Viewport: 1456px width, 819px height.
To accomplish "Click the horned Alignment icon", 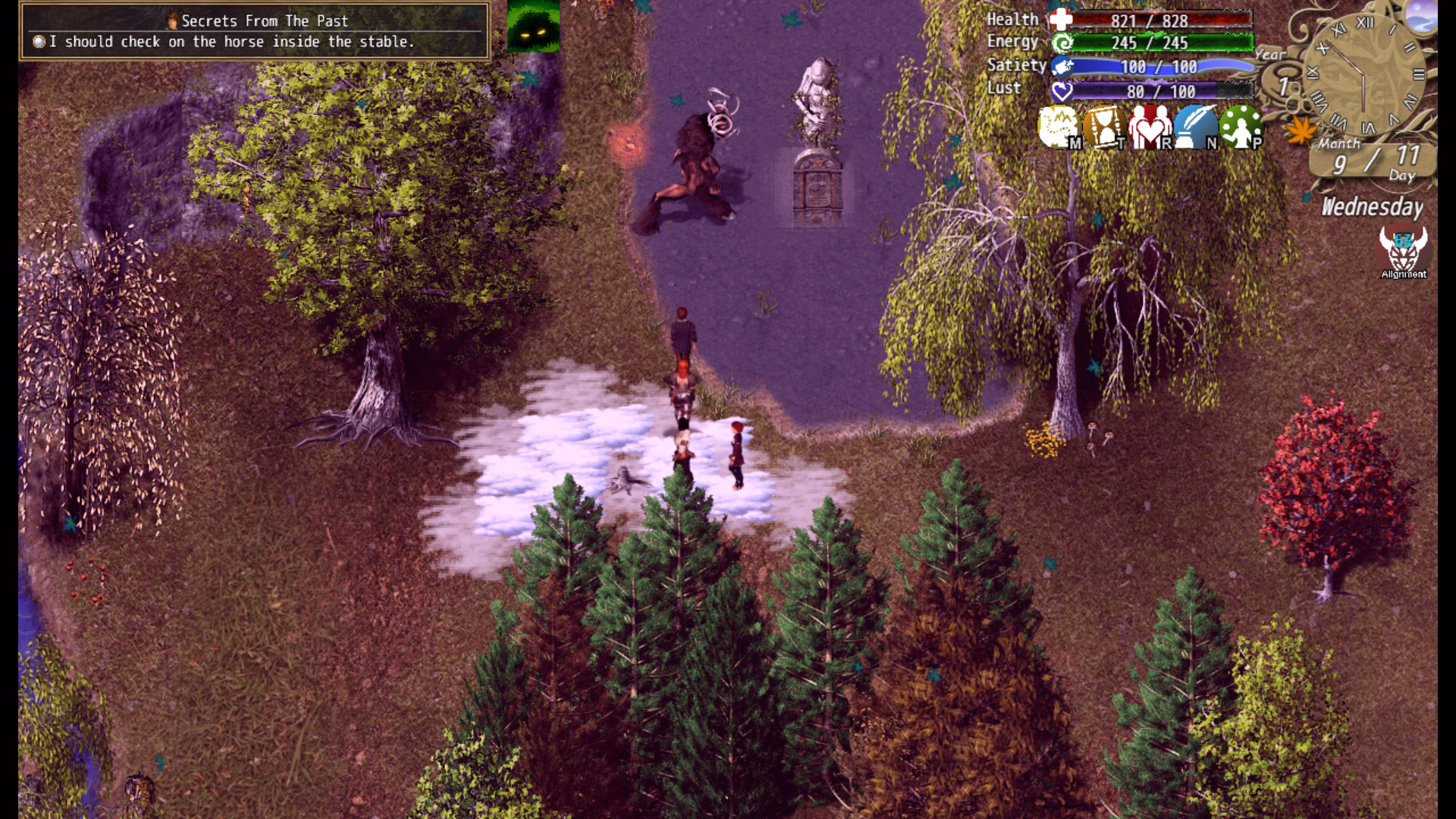I will pos(1403,252).
